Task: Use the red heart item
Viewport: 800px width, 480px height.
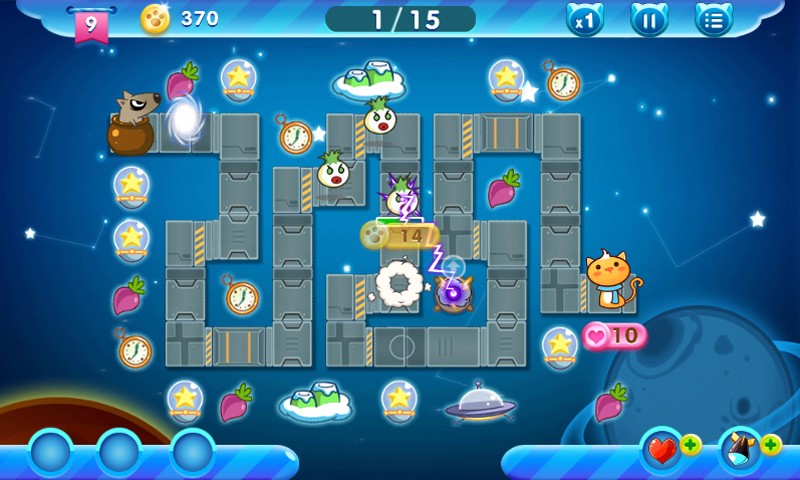Action: [x=662, y=450]
